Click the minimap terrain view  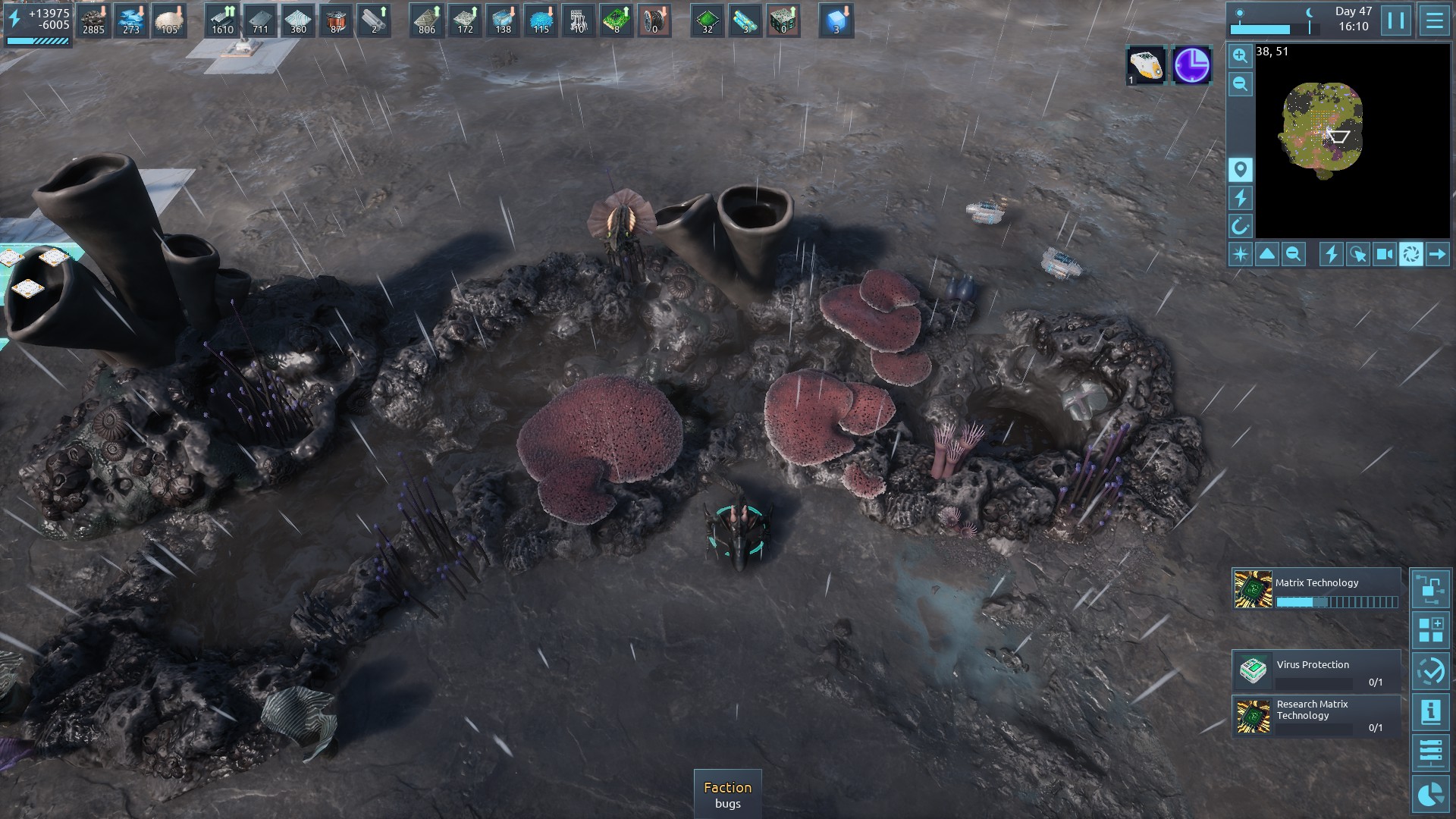pos(1323,130)
